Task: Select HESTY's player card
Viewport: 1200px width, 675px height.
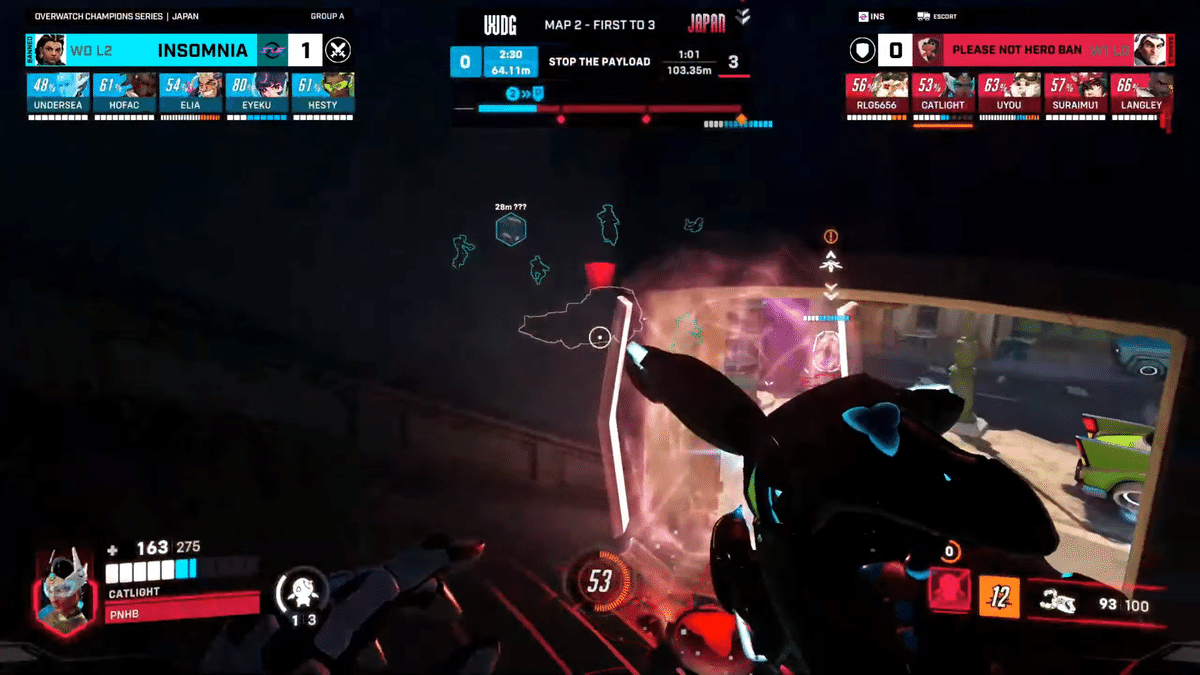Action: [x=322, y=92]
